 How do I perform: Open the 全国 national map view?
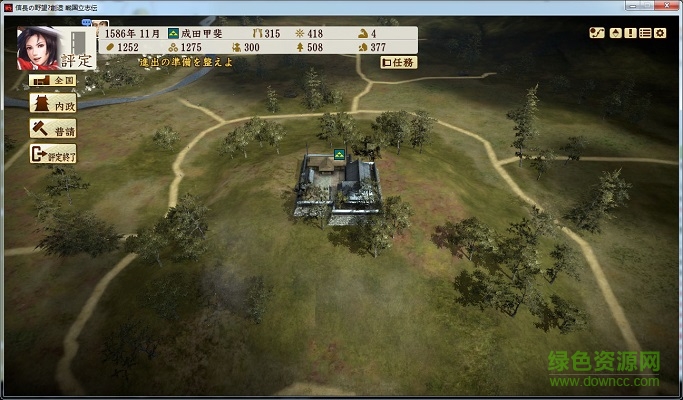(53, 79)
